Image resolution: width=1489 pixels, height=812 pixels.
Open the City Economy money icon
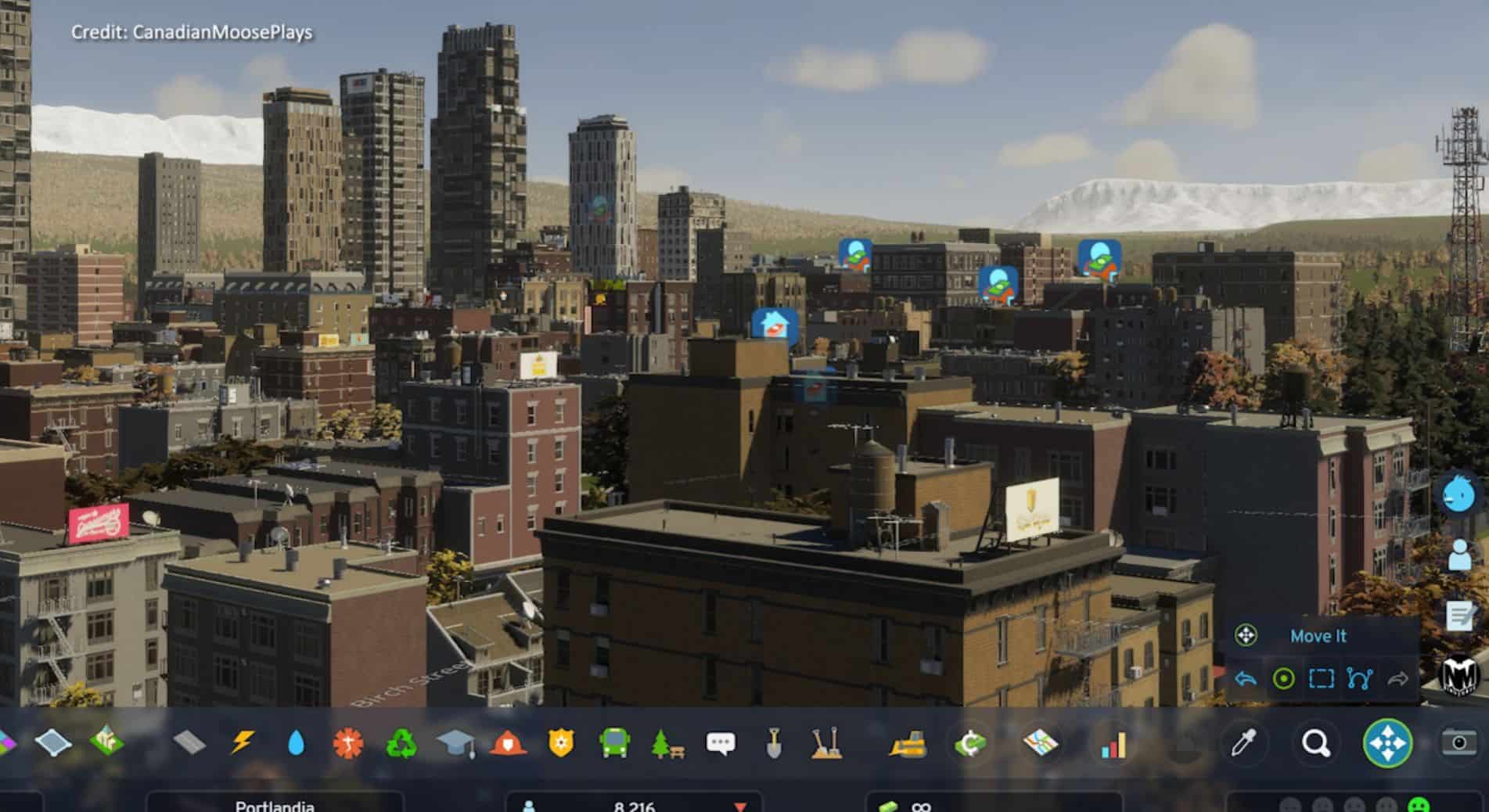pyautogui.click(x=969, y=743)
